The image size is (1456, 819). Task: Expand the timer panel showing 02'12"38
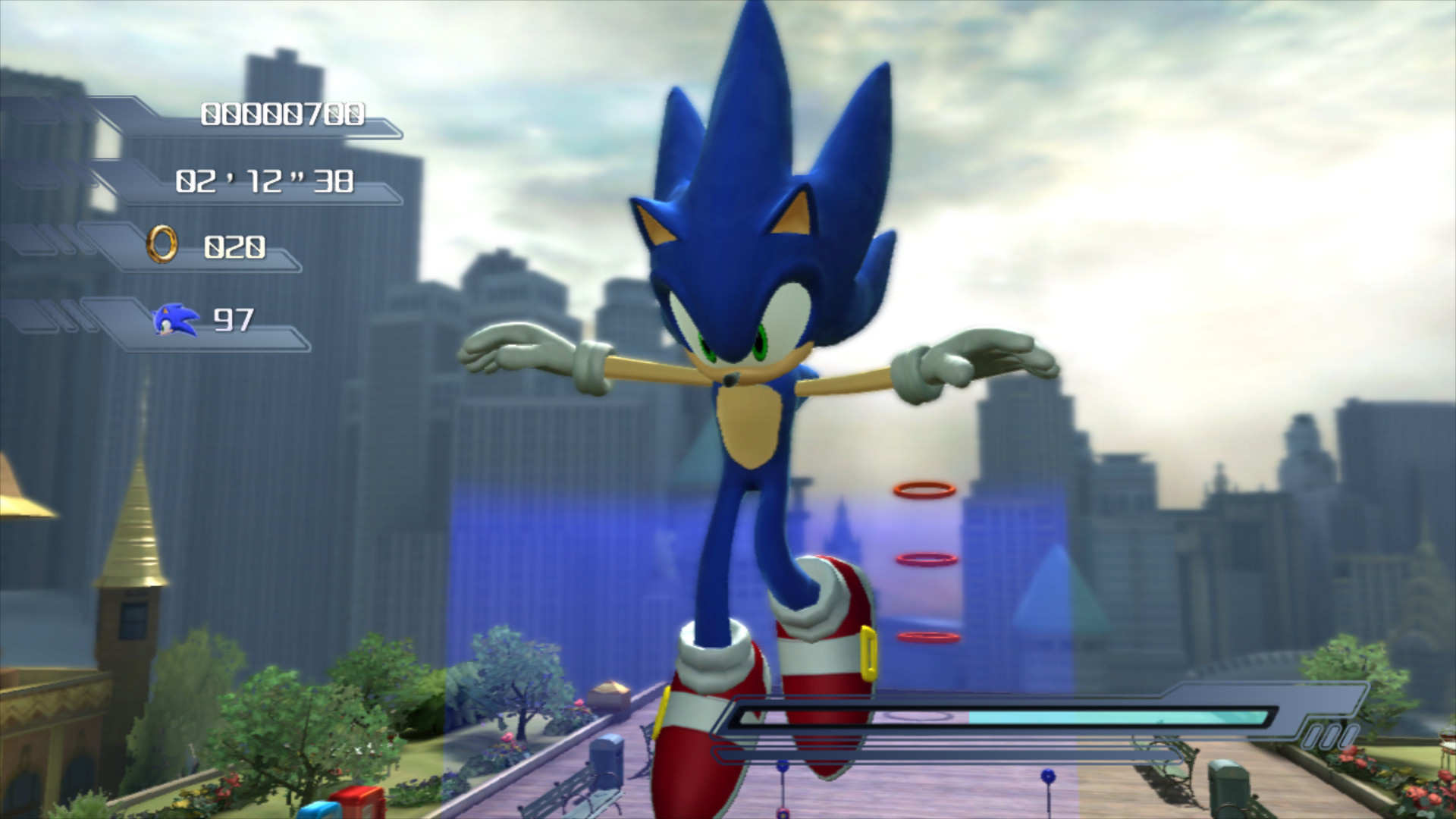pyautogui.click(x=265, y=182)
